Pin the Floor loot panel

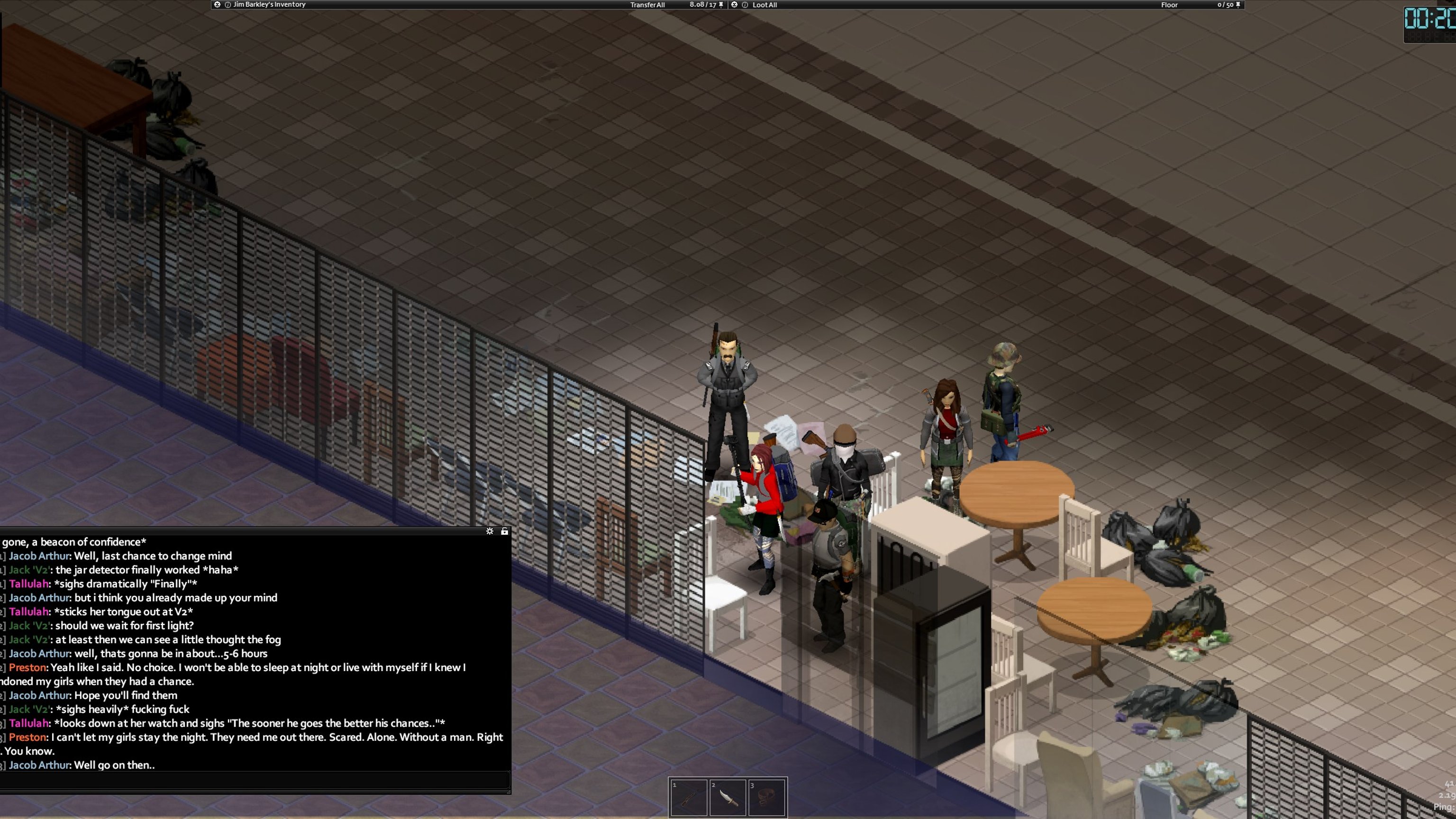click(x=1238, y=5)
